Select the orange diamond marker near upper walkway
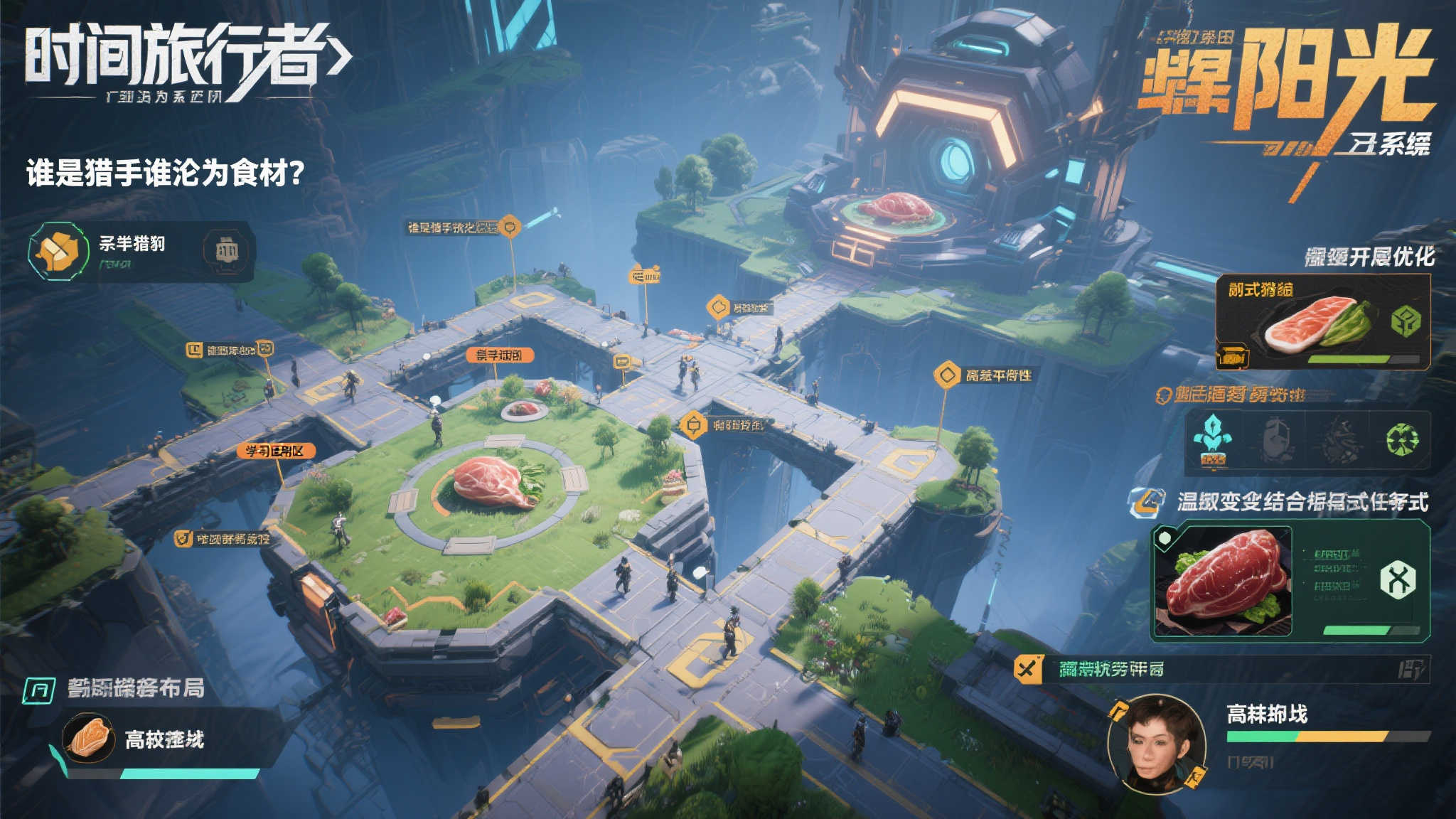The image size is (1456, 819). (719, 308)
